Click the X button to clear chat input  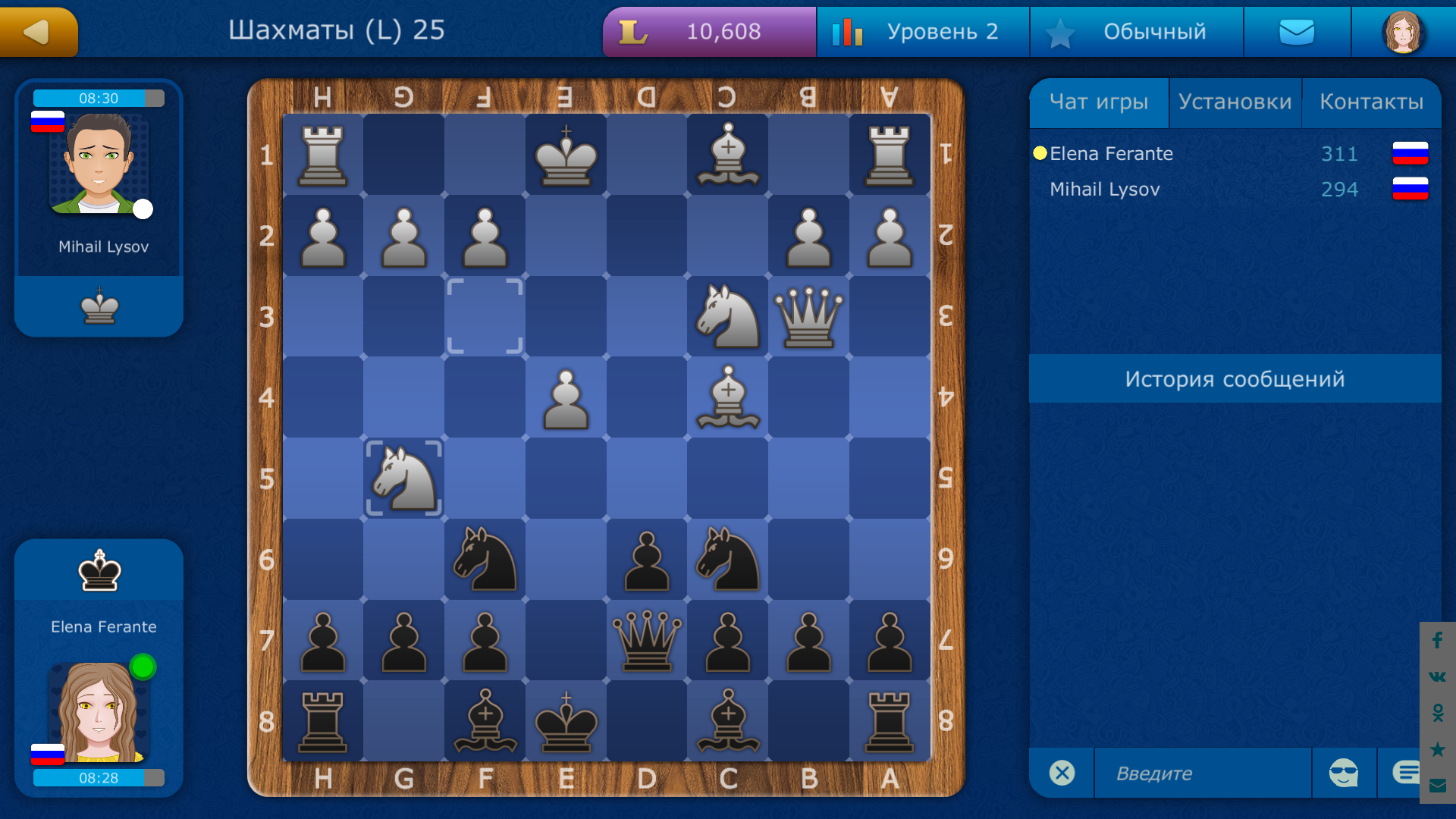(1061, 773)
